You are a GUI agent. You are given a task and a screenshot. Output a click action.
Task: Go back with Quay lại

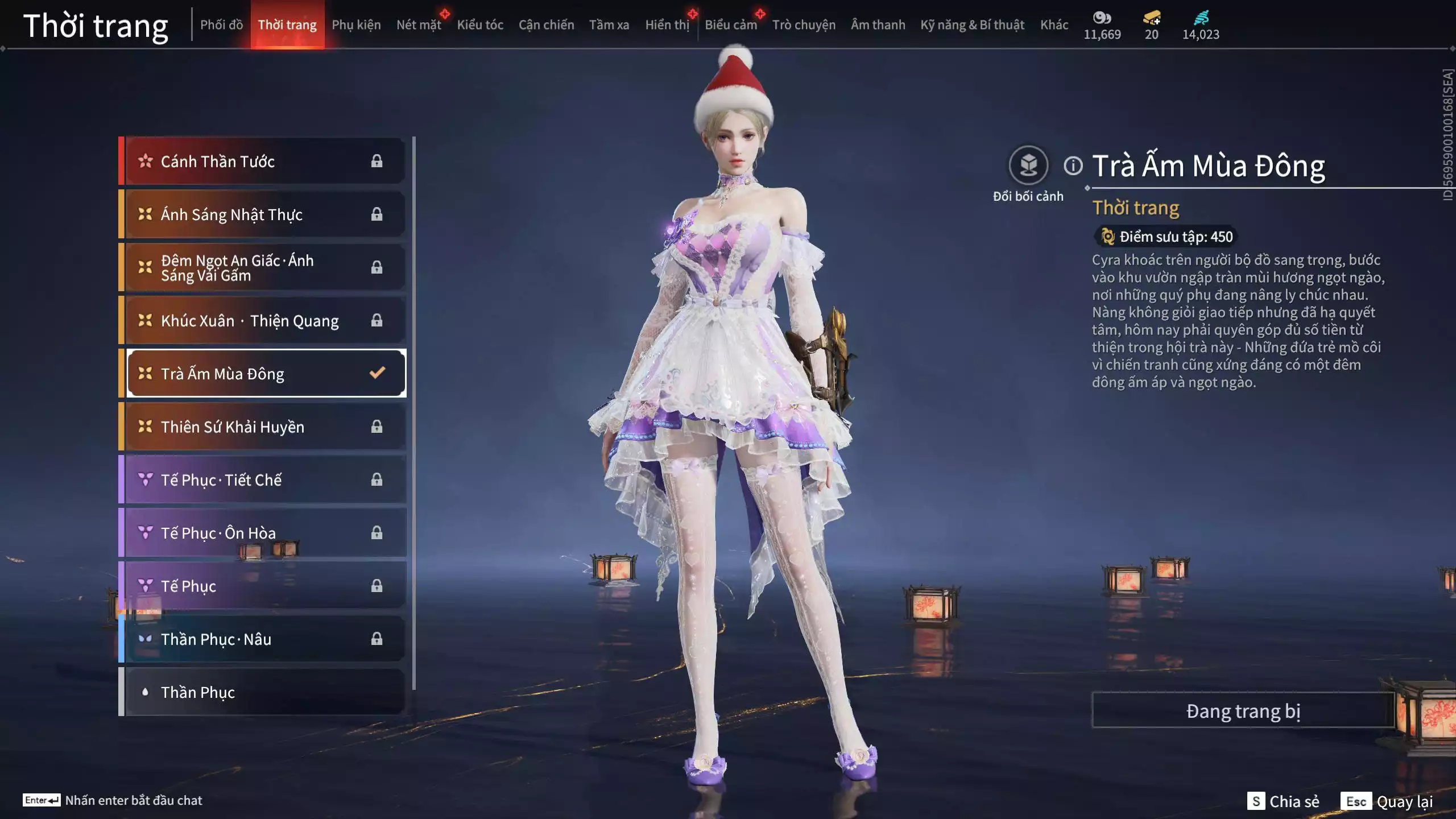coord(1387,801)
